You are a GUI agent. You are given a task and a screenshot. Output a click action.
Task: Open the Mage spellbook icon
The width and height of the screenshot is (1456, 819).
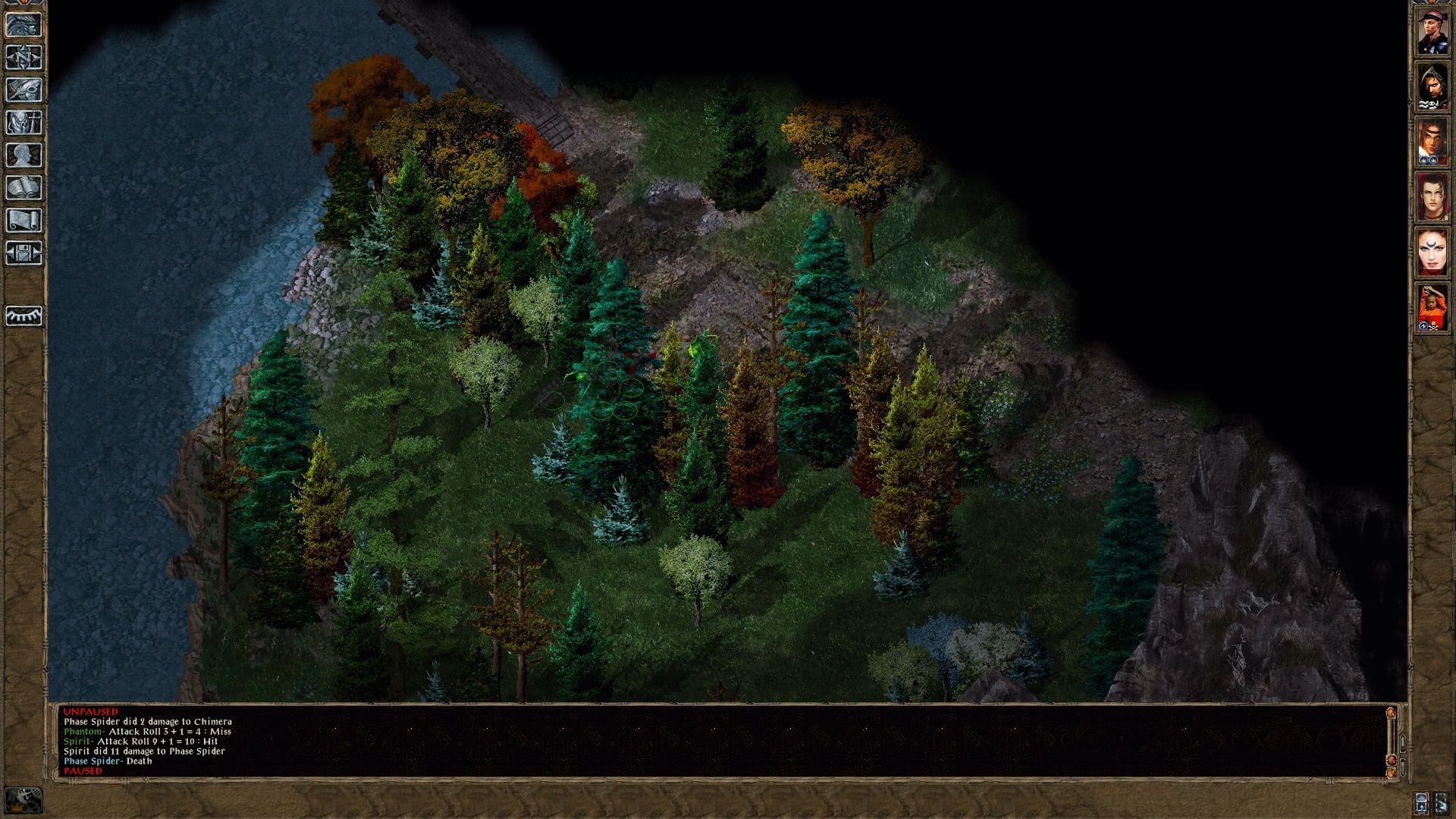tap(25, 188)
